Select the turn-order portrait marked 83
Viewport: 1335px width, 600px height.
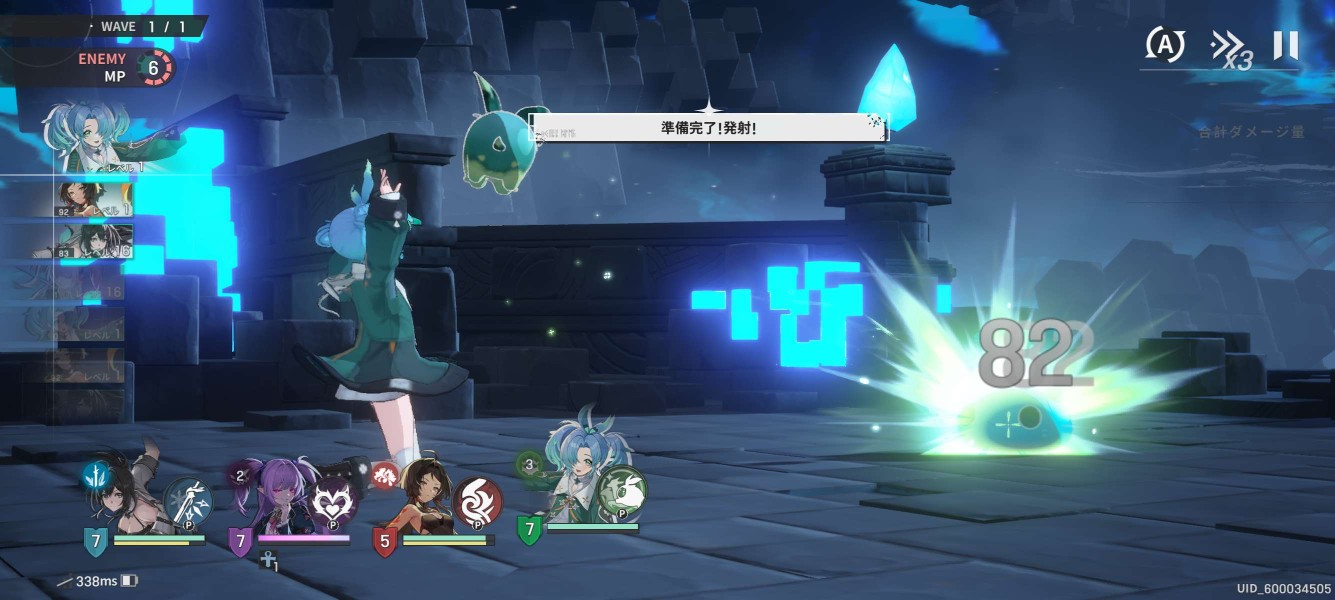click(x=92, y=241)
